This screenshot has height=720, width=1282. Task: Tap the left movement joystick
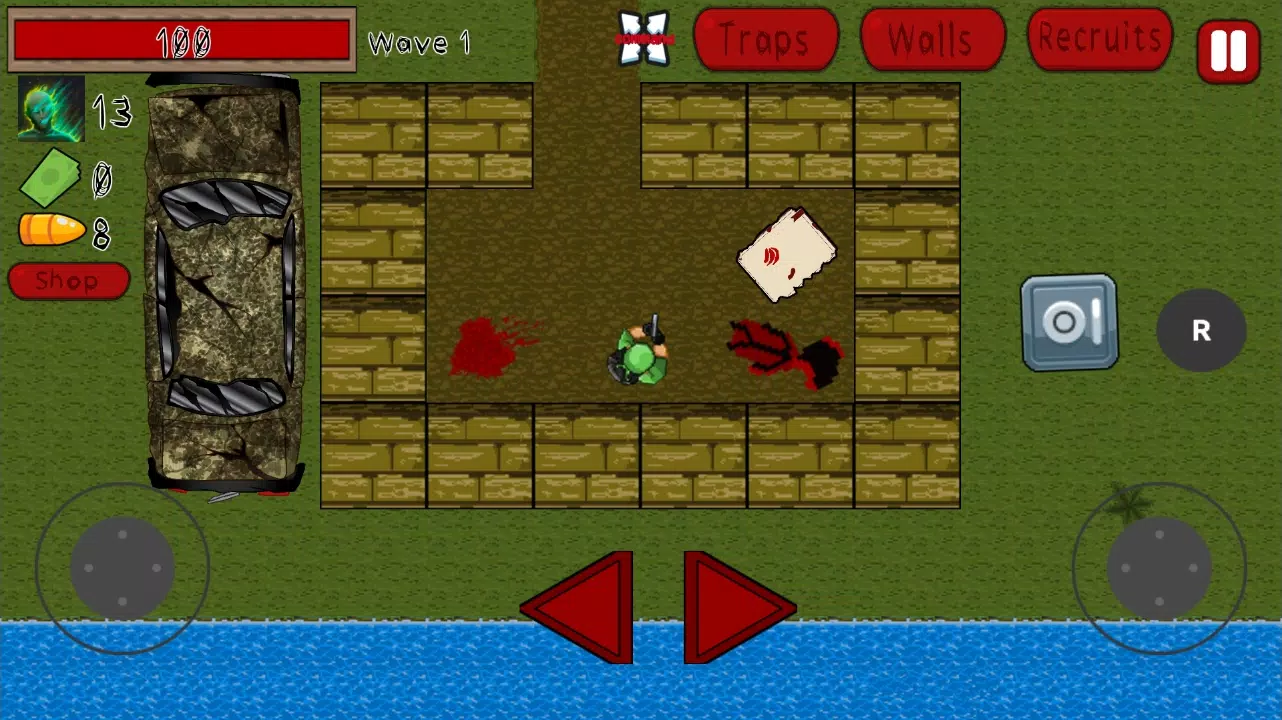[120, 567]
